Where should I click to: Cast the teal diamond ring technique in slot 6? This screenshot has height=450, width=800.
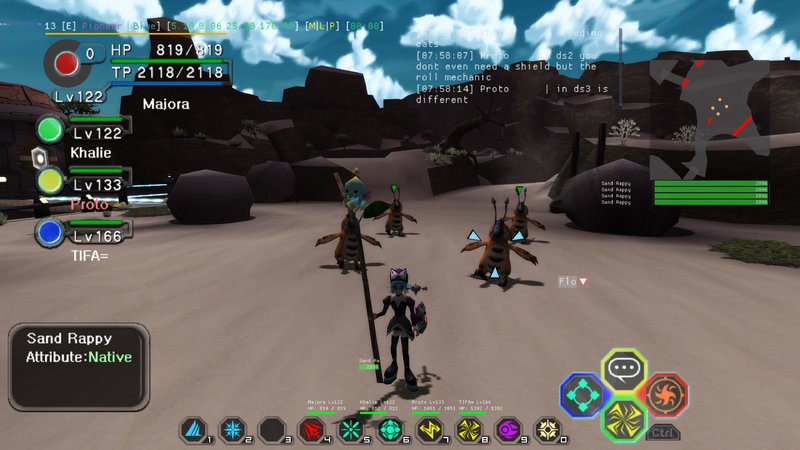(389, 431)
